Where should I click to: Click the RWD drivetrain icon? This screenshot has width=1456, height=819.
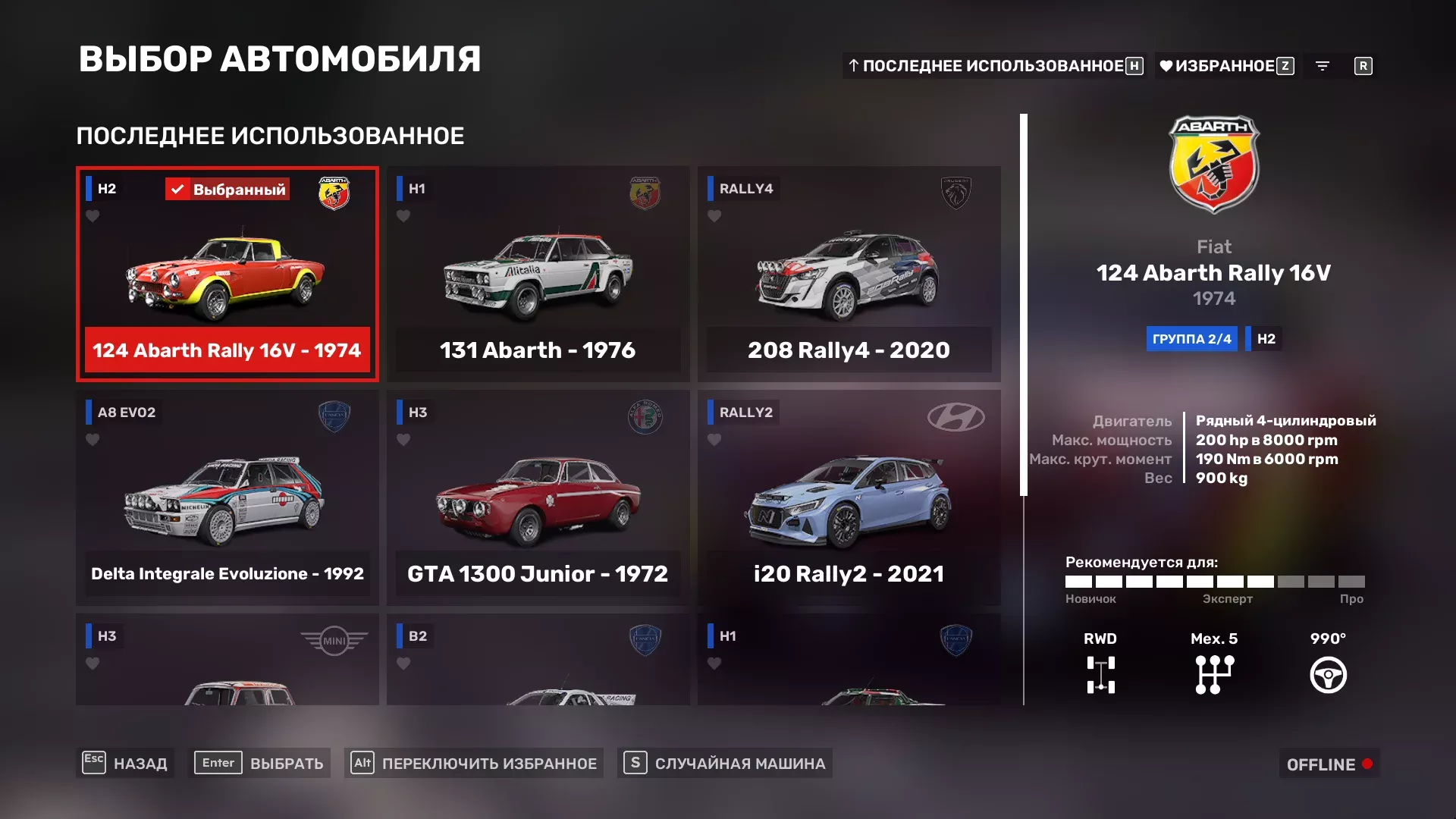[1100, 673]
